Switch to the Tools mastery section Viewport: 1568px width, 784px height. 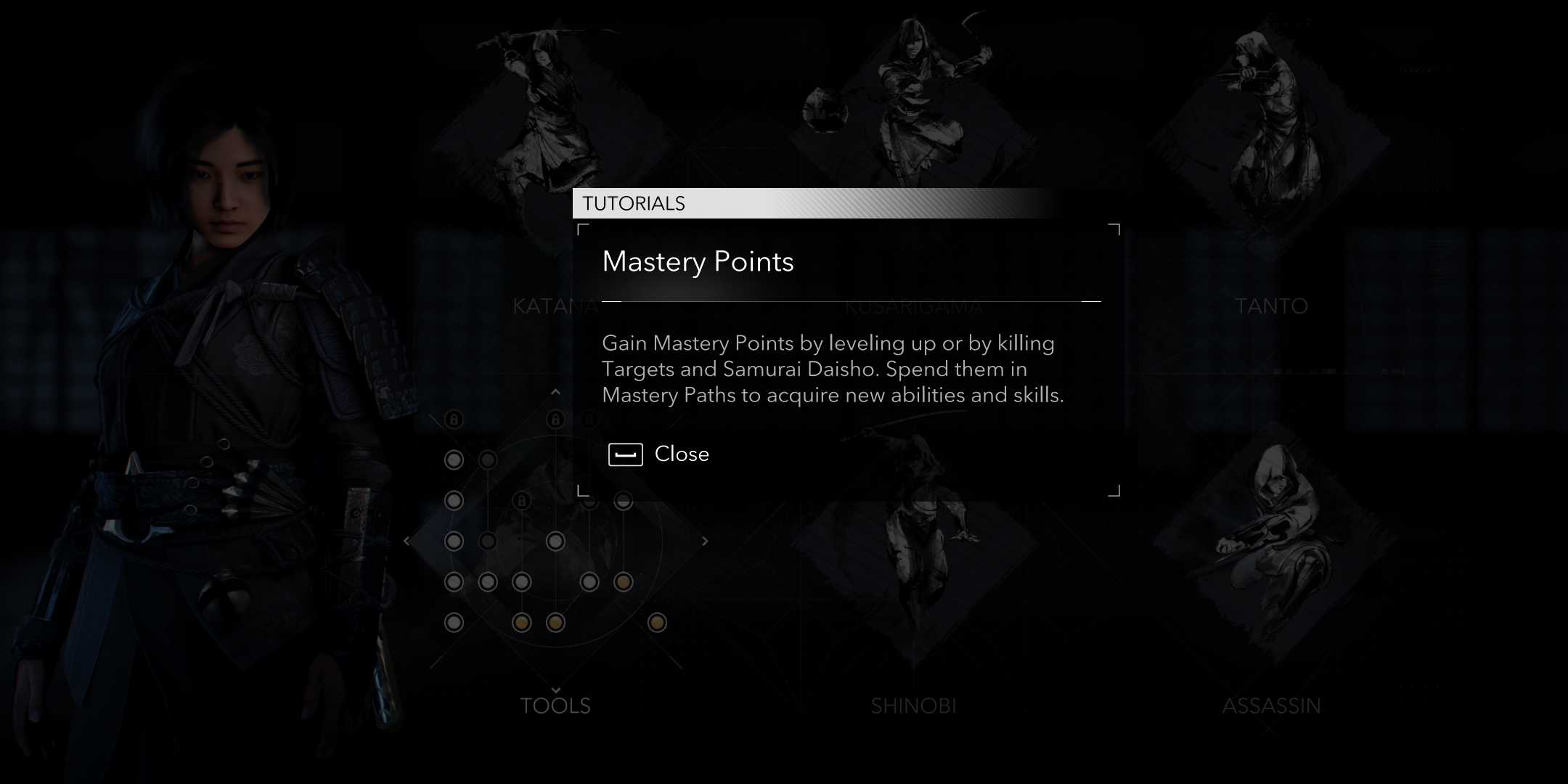[556, 704]
